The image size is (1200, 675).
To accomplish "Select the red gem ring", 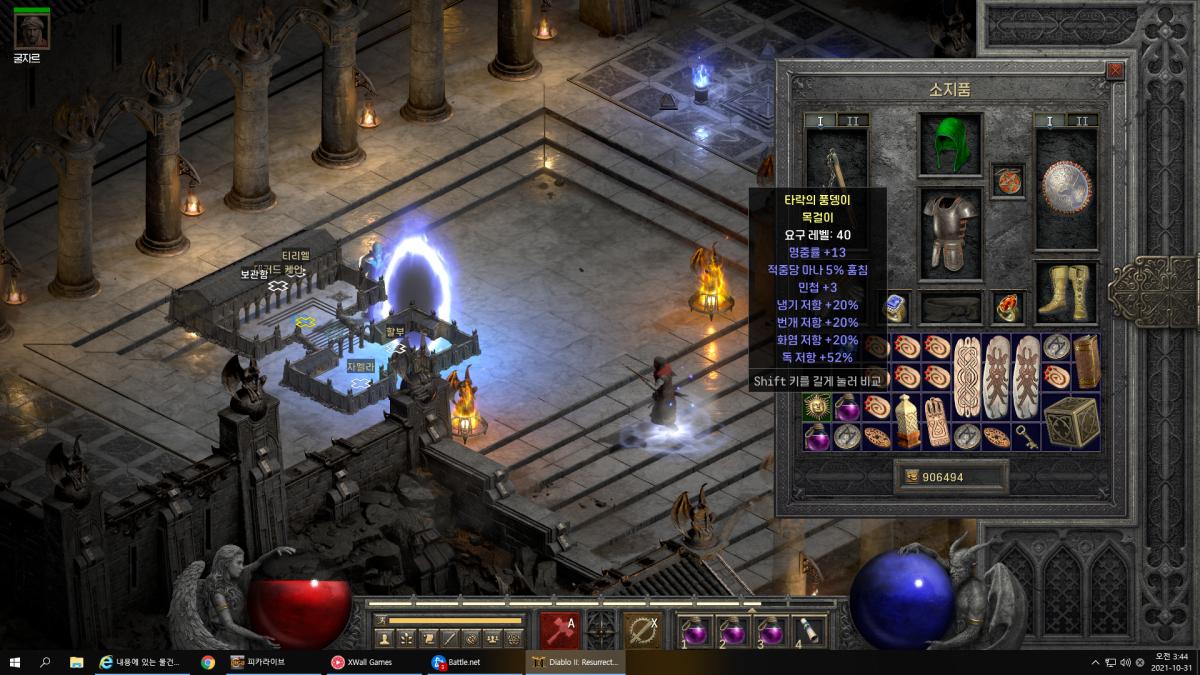I will point(1008,309).
